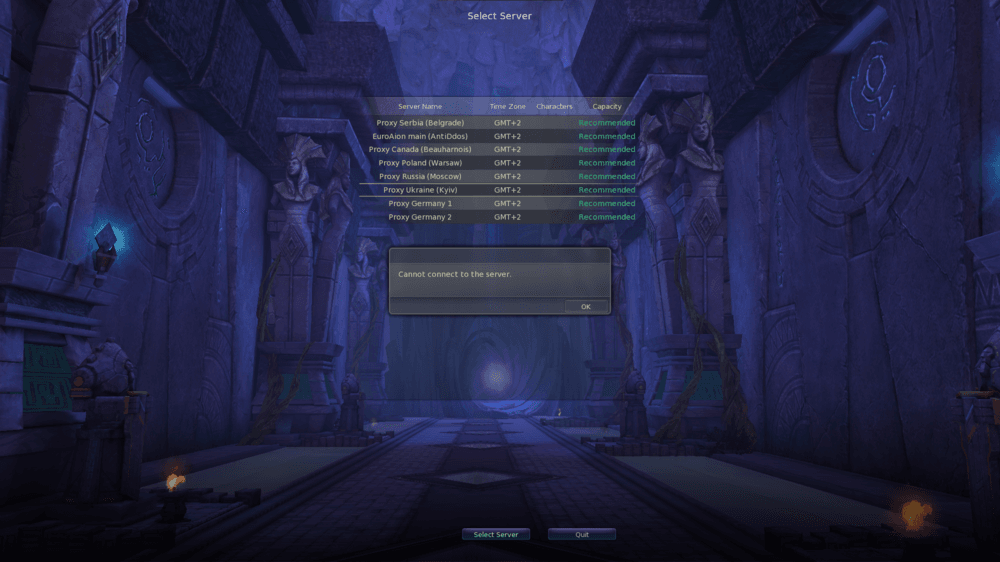Choose the Proxy Poland (Warsaw) server
Image resolution: width=1000 pixels, height=562 pixels.
click(x=420, y=163)
